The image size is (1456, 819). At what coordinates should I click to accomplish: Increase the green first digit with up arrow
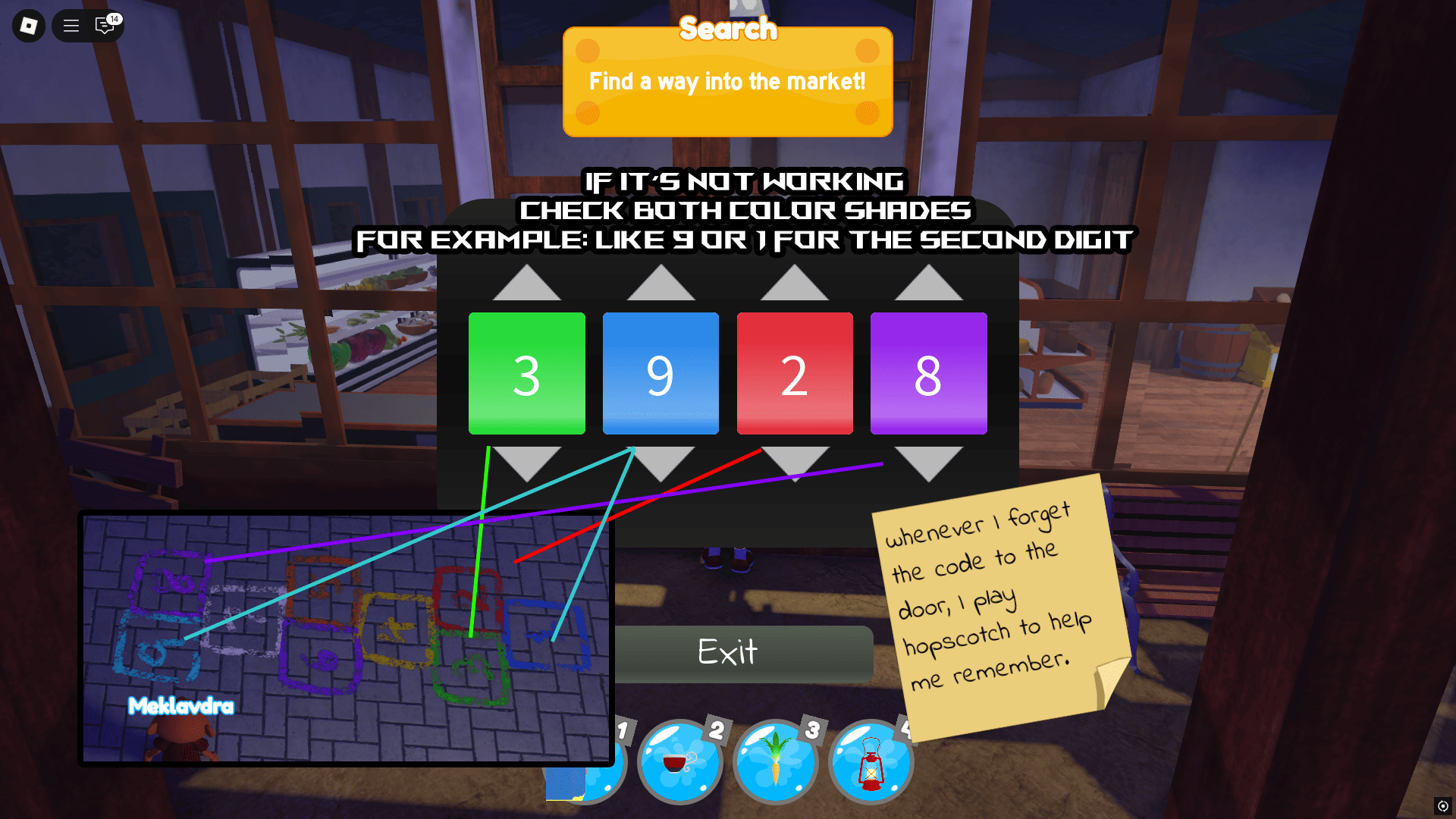pos(526,287)
